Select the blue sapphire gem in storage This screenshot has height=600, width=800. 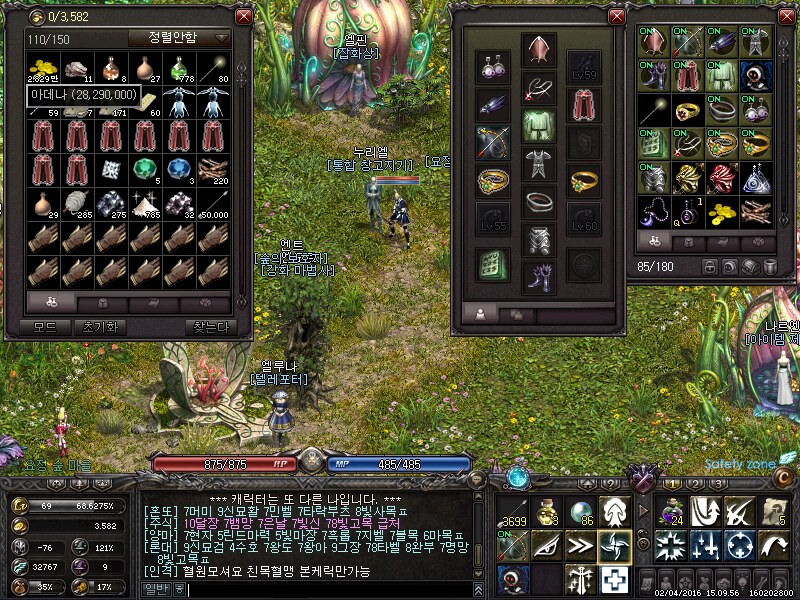point(180,169)
